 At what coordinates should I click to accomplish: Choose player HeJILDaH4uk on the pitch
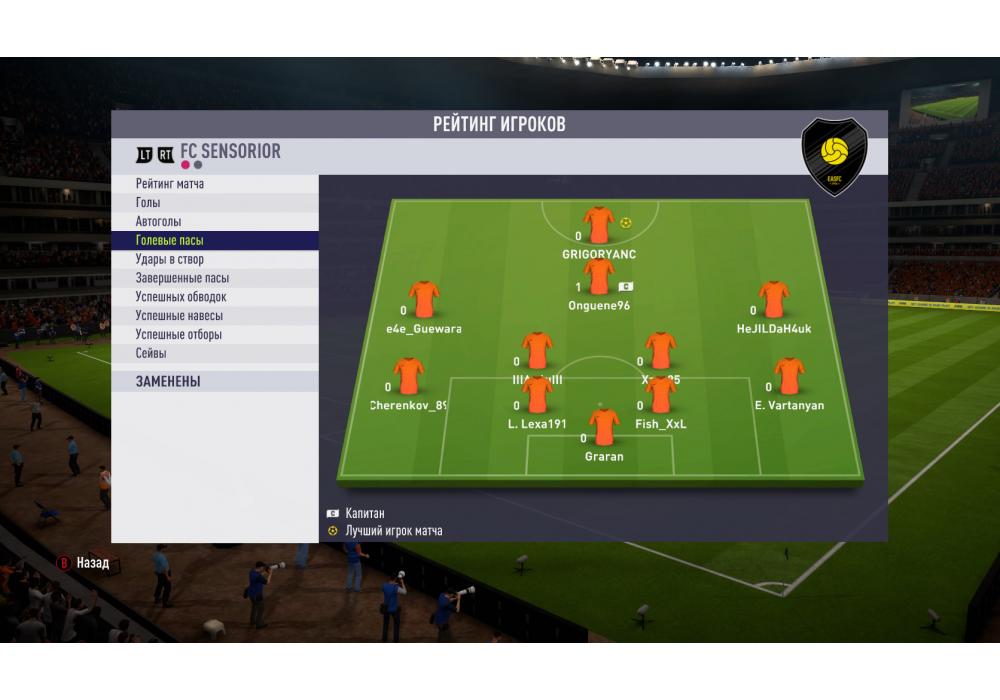click(773, 300)
